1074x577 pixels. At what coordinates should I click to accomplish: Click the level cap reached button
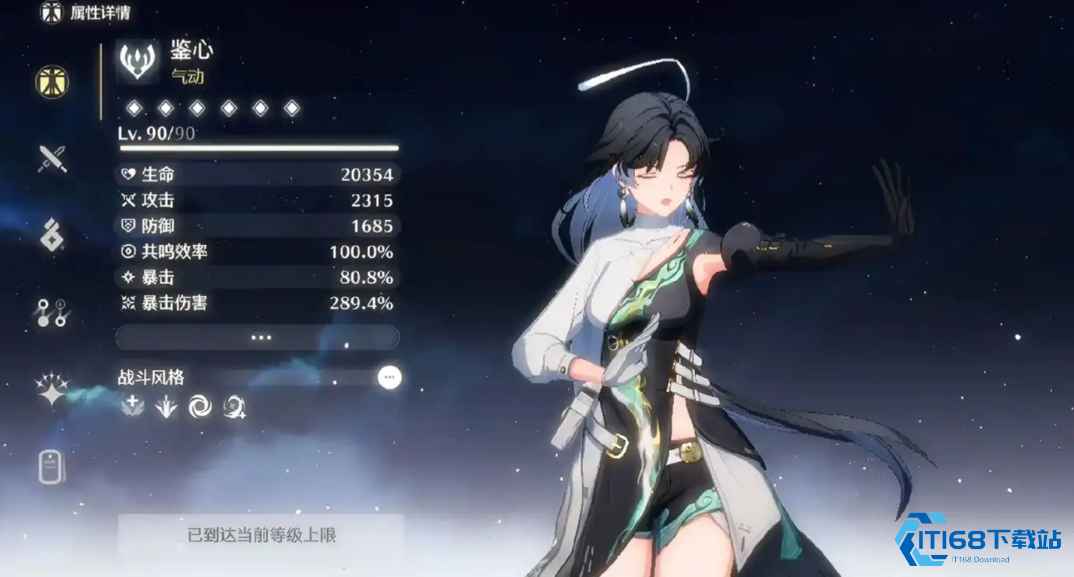[x=261, y=535]
